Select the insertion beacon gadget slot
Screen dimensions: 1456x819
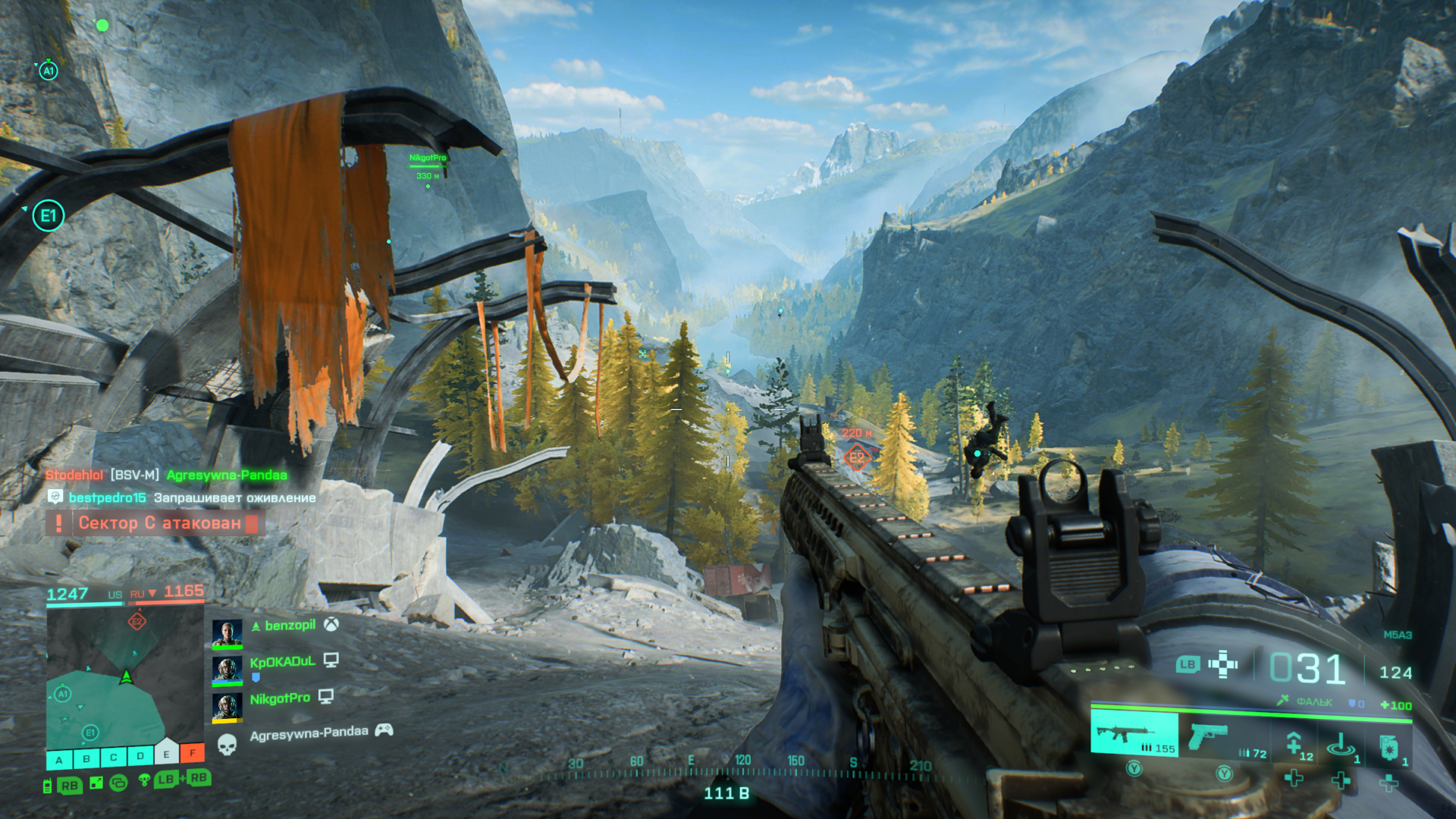click(1342, 744)
